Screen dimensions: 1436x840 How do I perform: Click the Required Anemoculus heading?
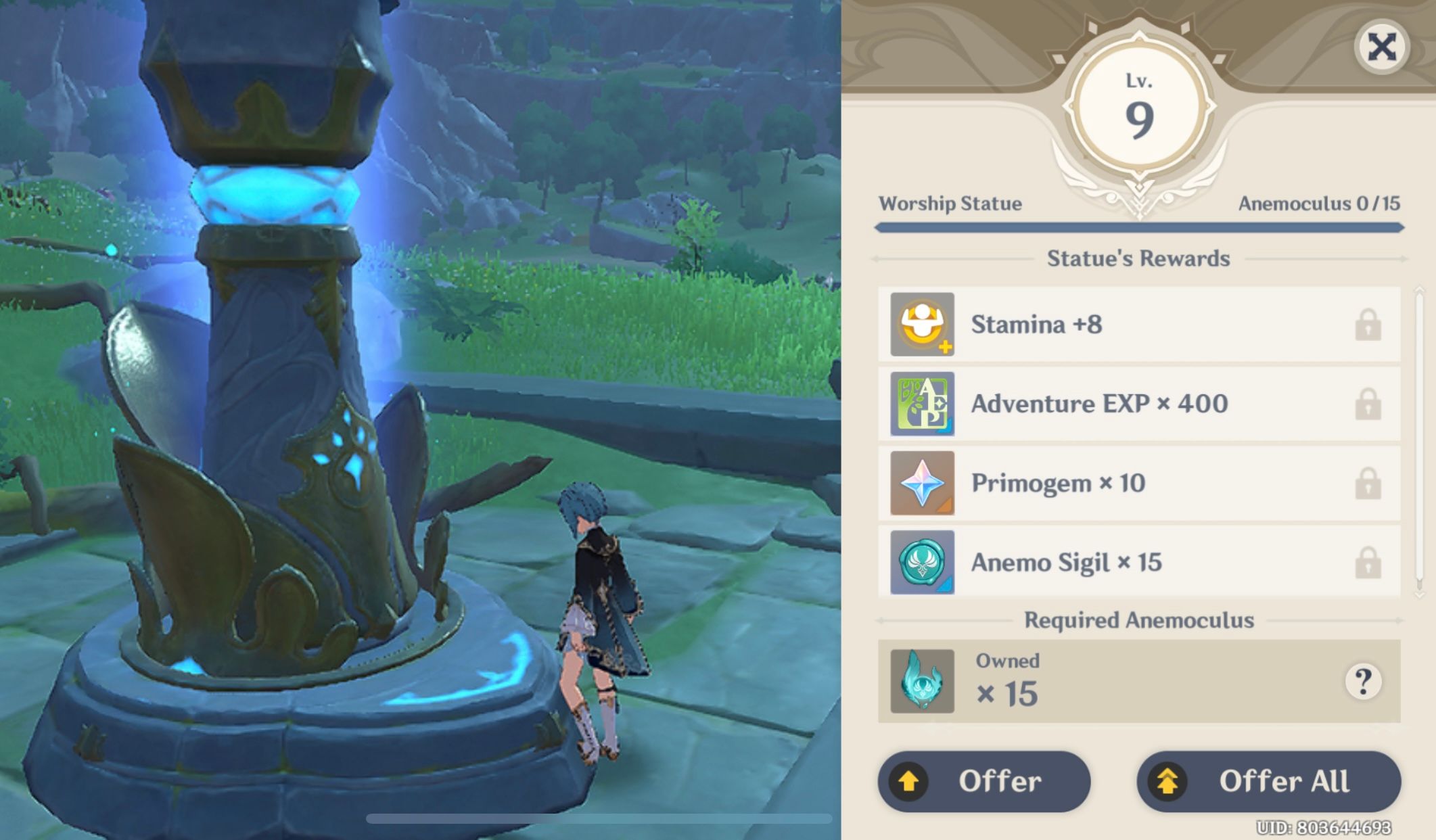1139,620
